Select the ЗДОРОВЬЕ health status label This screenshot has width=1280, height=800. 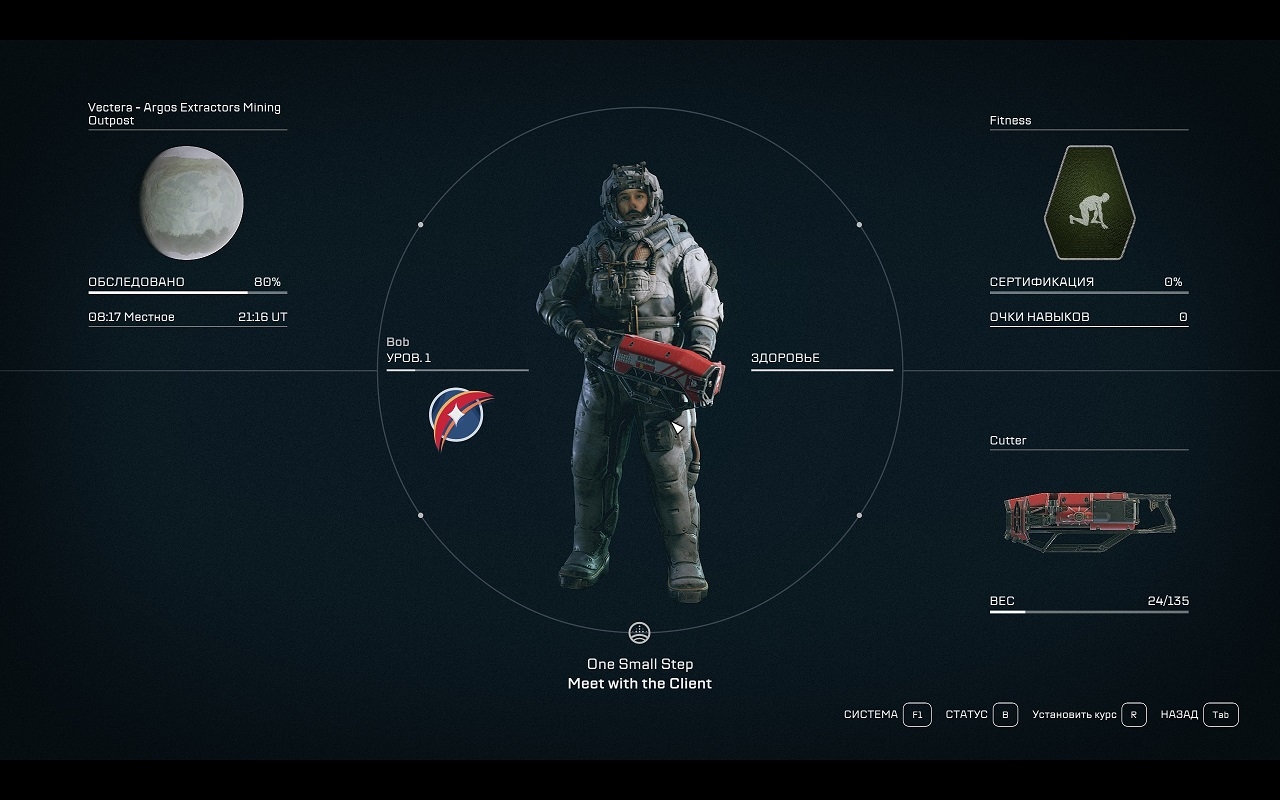(785, 358)
